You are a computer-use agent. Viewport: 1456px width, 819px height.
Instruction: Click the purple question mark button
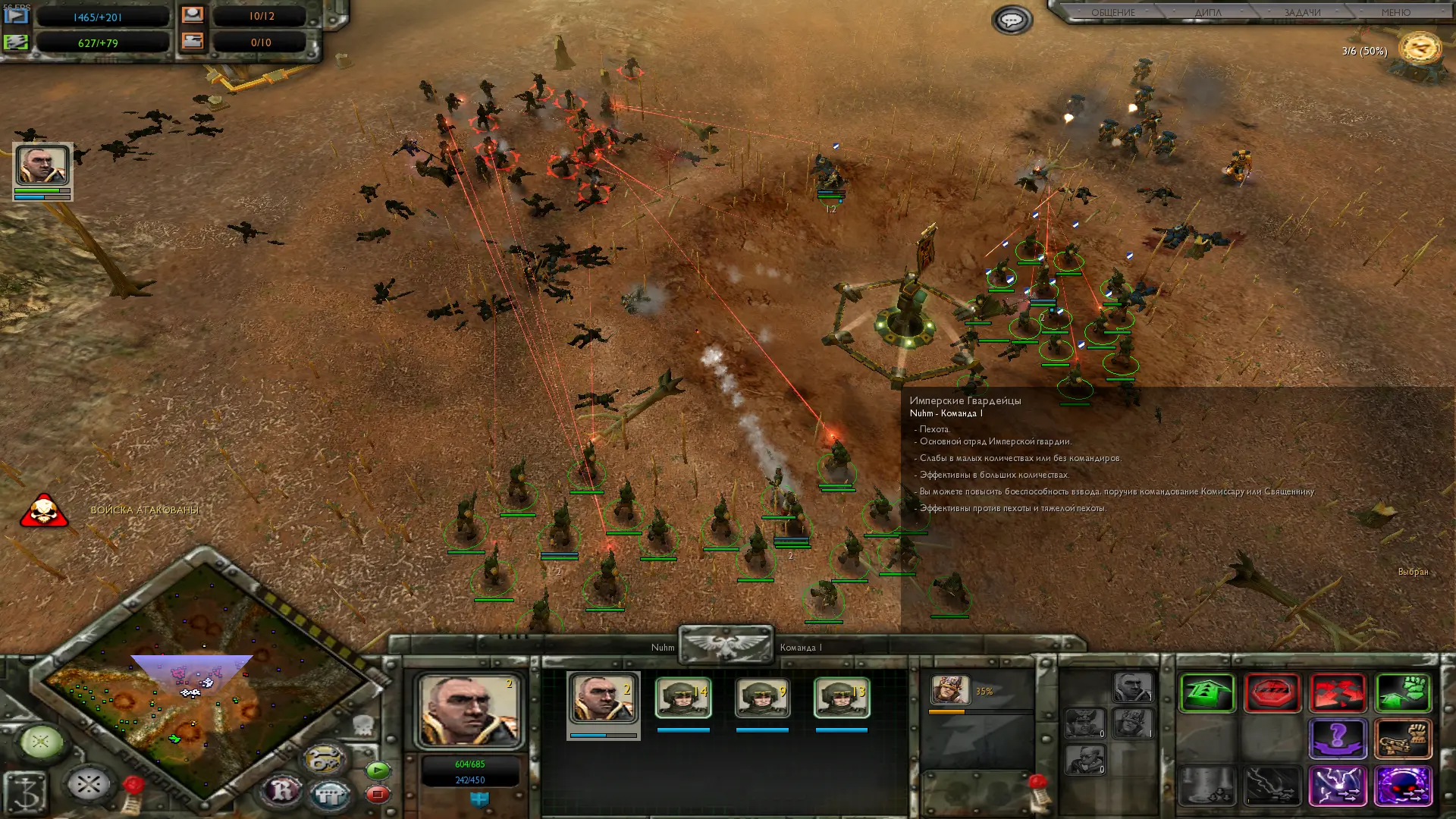(x=1338, y=738)
